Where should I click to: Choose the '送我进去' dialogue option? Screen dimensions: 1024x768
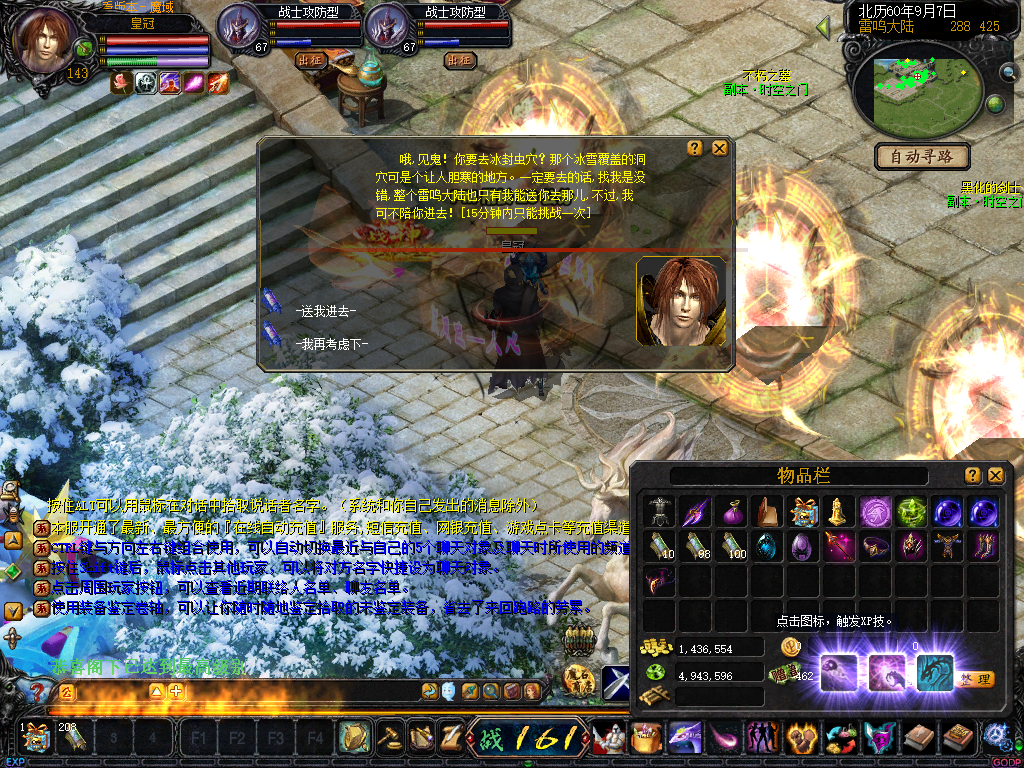pyautogui.click(x=326, y=311)
